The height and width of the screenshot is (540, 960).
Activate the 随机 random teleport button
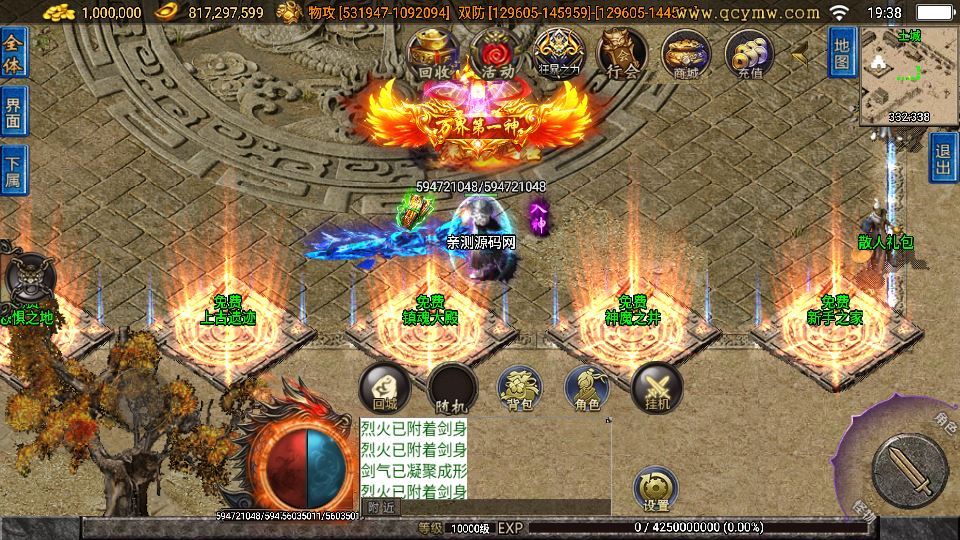tap(452, 387)
